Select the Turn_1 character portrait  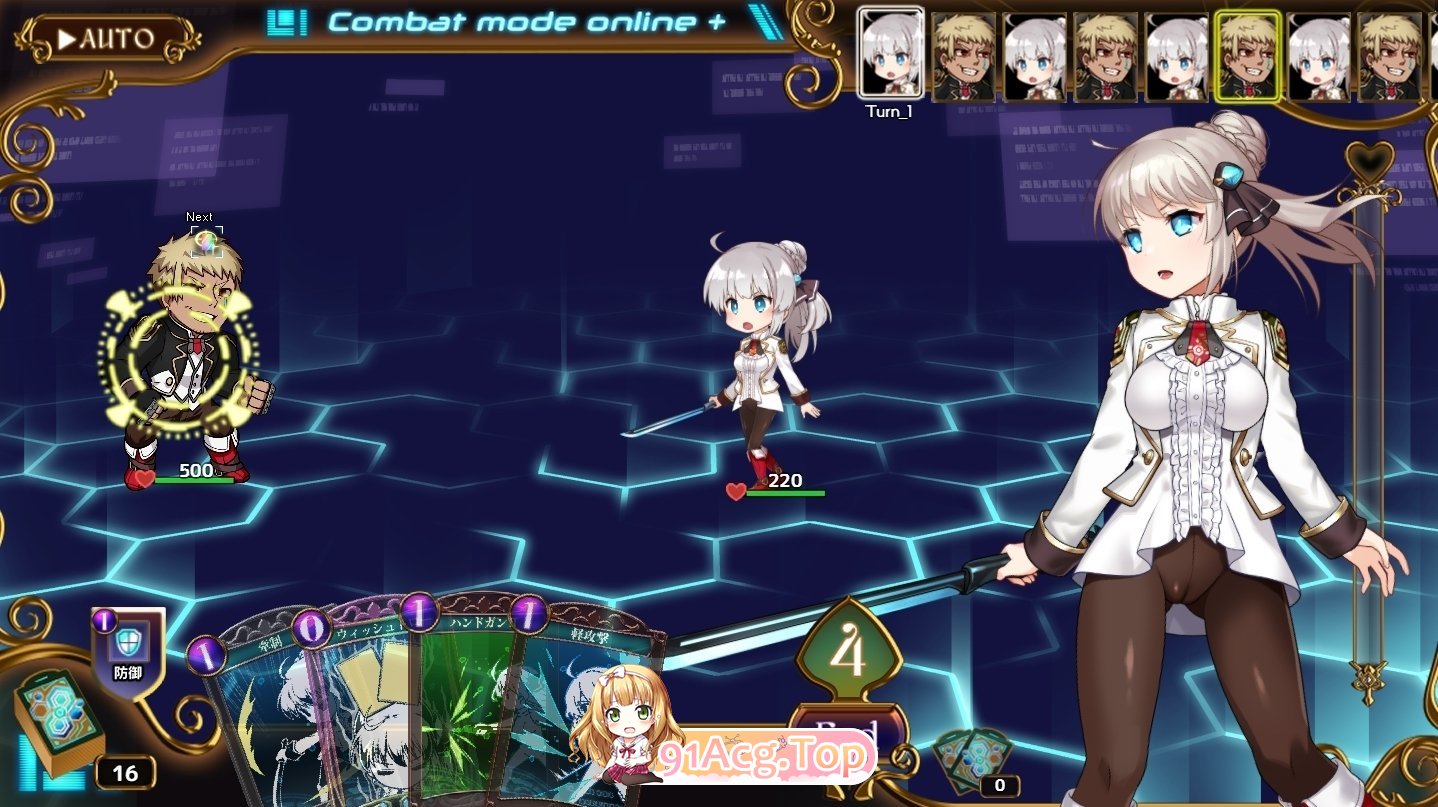[890, 50]
